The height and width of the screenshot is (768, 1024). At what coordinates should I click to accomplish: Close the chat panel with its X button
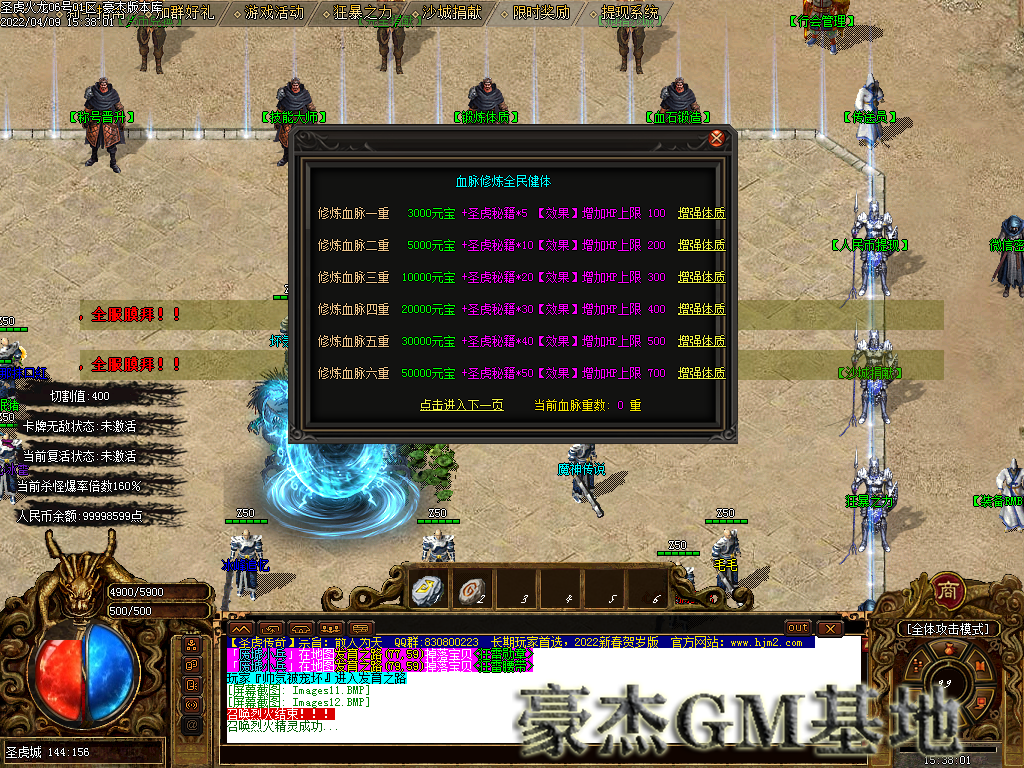tap(829, 628)
